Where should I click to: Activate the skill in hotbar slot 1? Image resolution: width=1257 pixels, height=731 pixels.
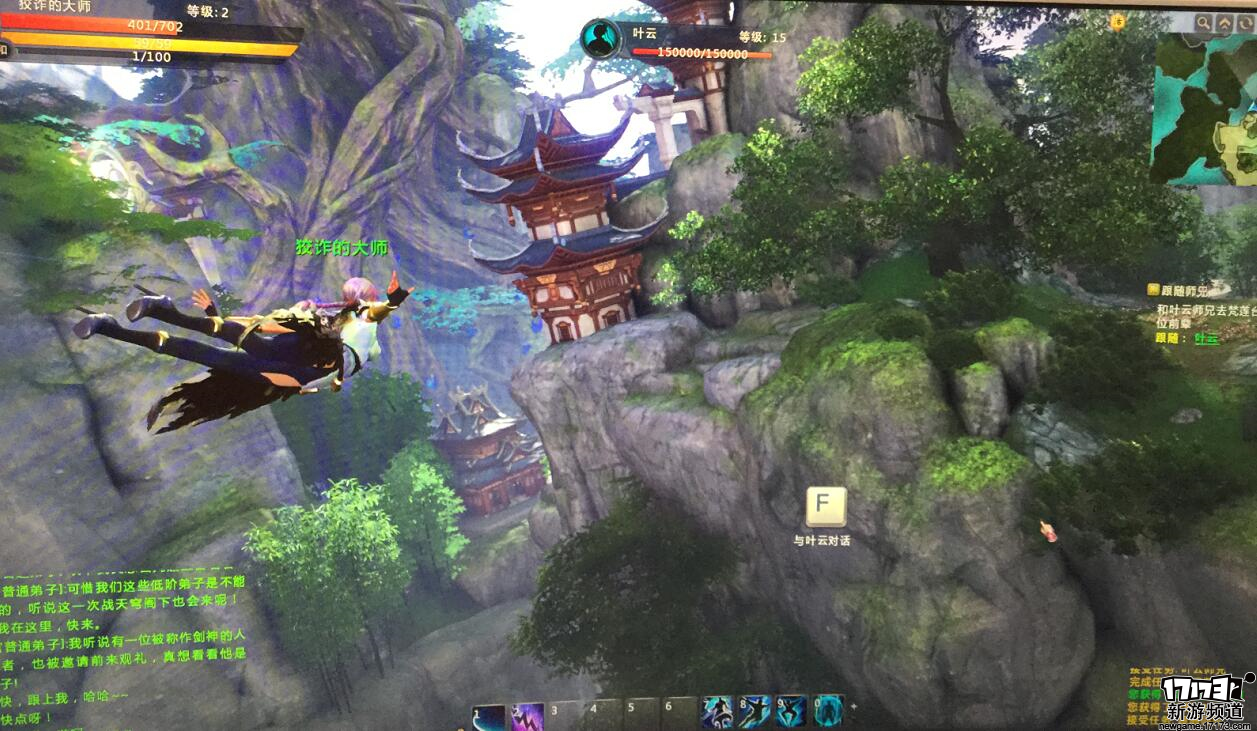[x=489, y=716]
